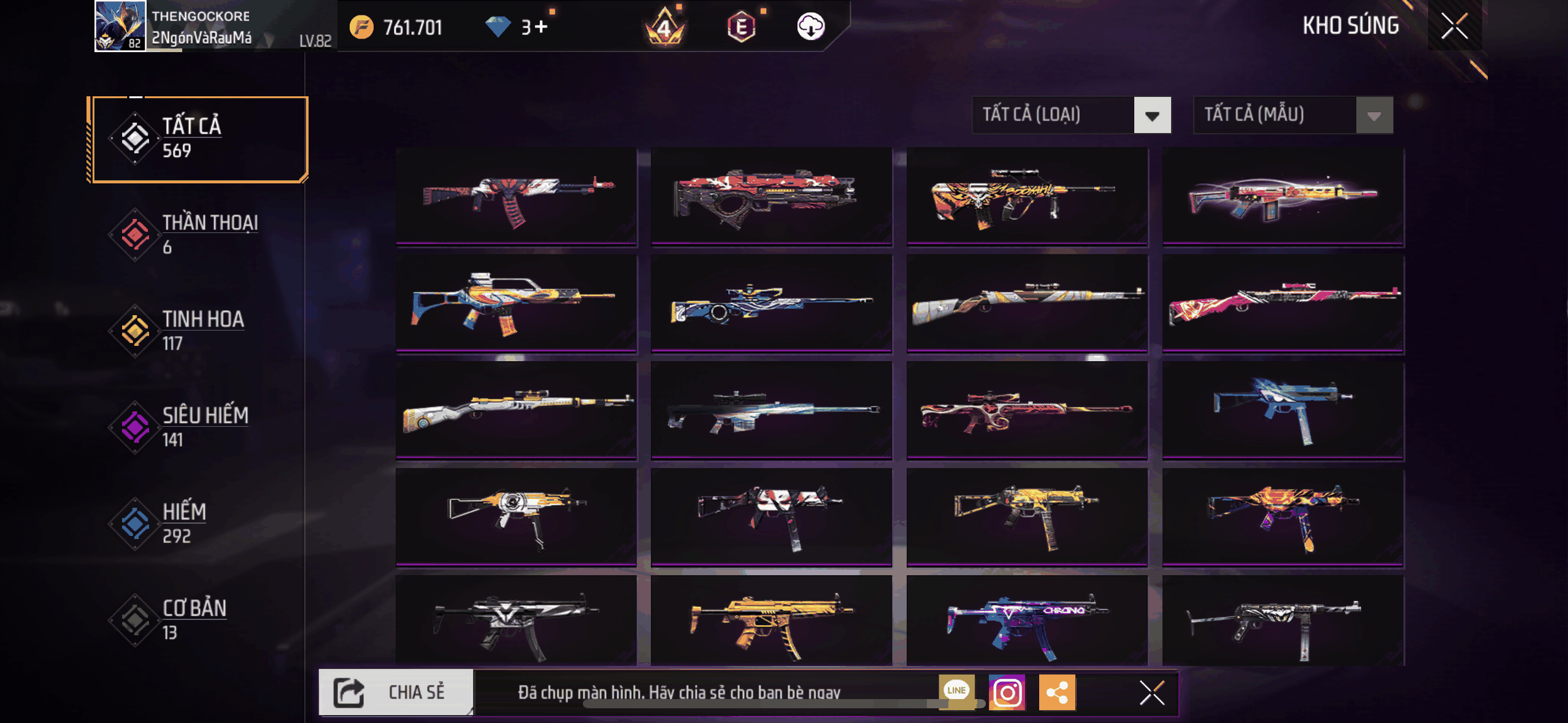Show the Siêu Hiếm weapons
Screen dimensions: 1568x723
(x=198, y=427)
